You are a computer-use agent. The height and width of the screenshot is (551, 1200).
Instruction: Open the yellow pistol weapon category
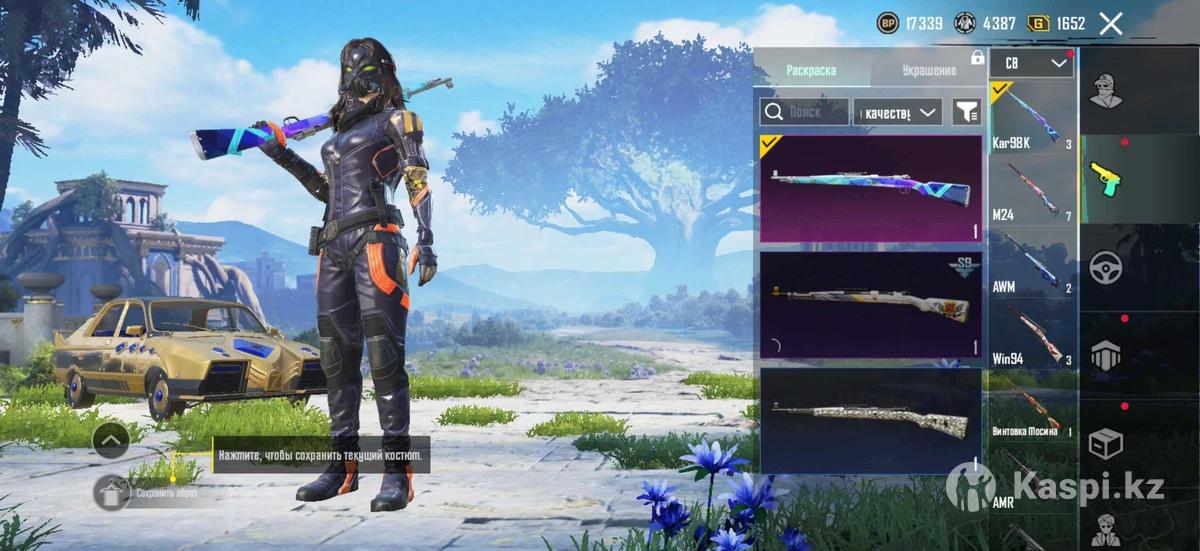tap(1106, 179)
